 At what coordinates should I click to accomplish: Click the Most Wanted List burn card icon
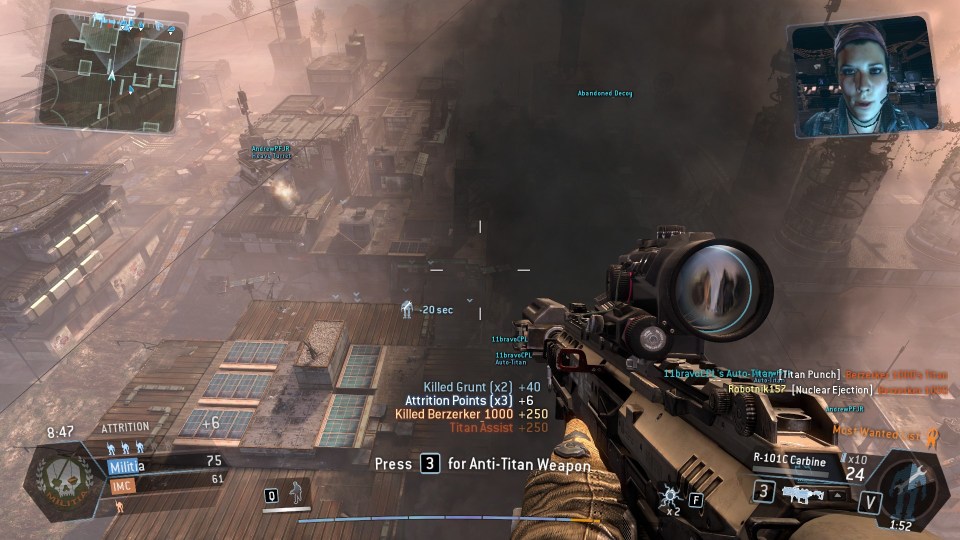[932, 432]
